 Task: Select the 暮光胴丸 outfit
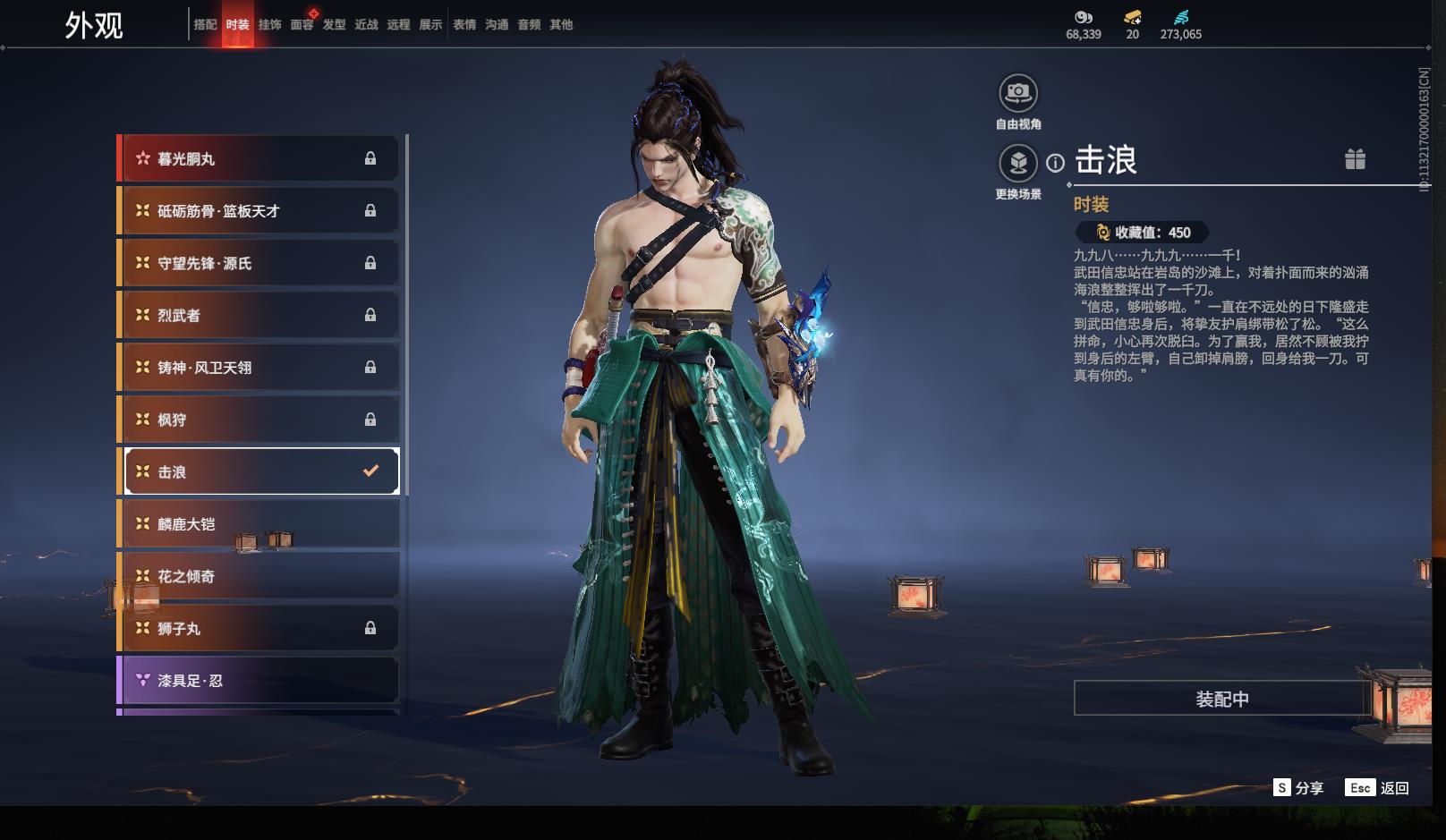259,159
